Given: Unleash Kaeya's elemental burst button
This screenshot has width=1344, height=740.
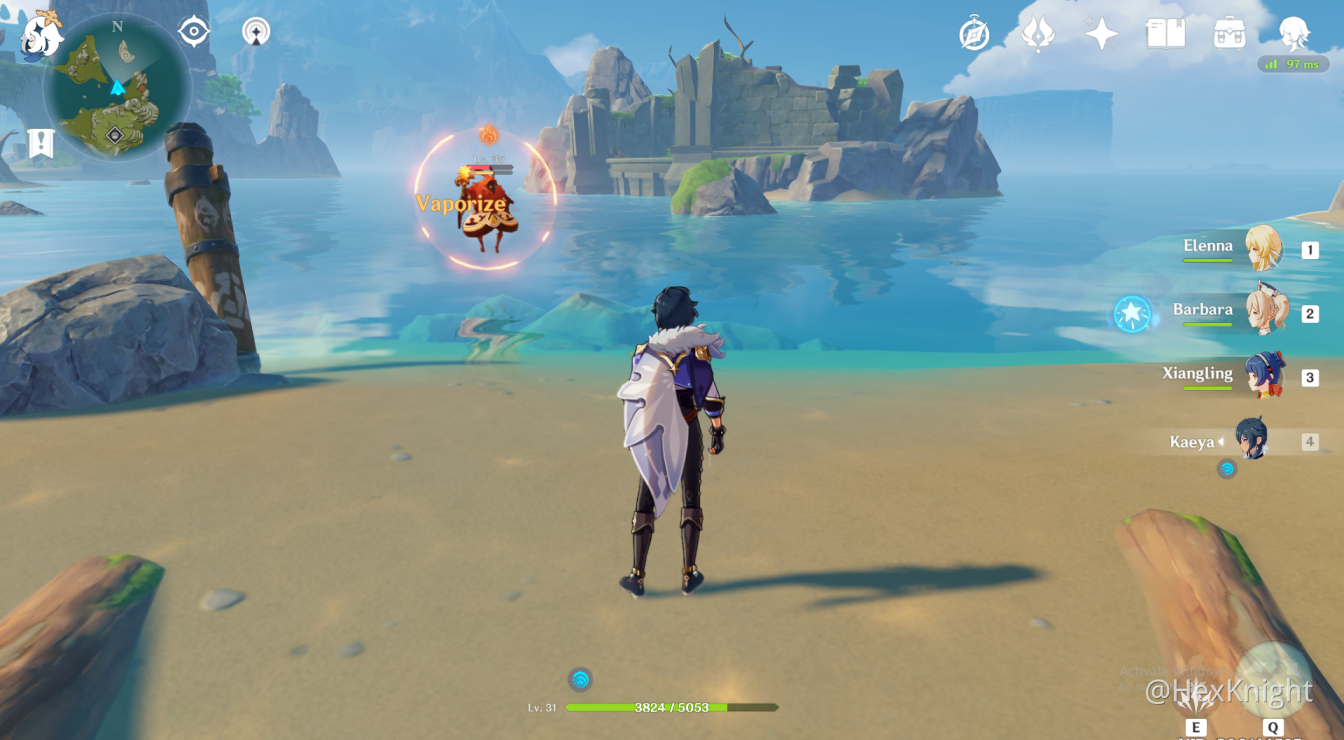Looking at the screenshot, I should pyautogui.click(x=1273, y=682).
